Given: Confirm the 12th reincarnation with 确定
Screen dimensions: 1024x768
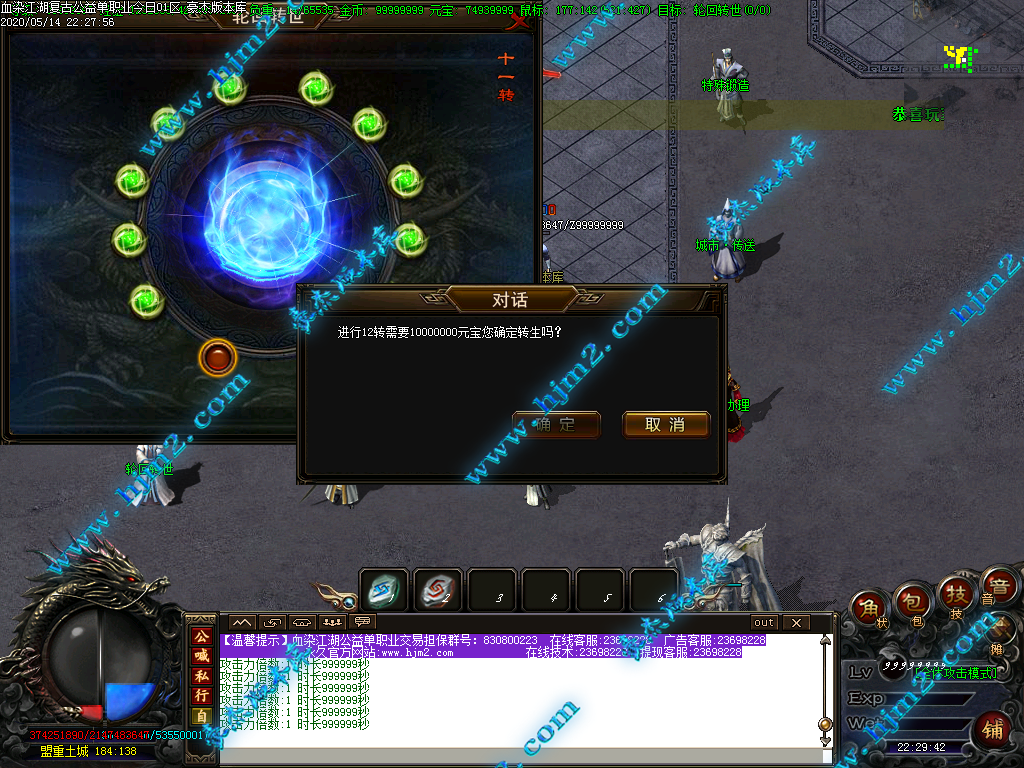Looking at the screenshot, I should (556, 425).
